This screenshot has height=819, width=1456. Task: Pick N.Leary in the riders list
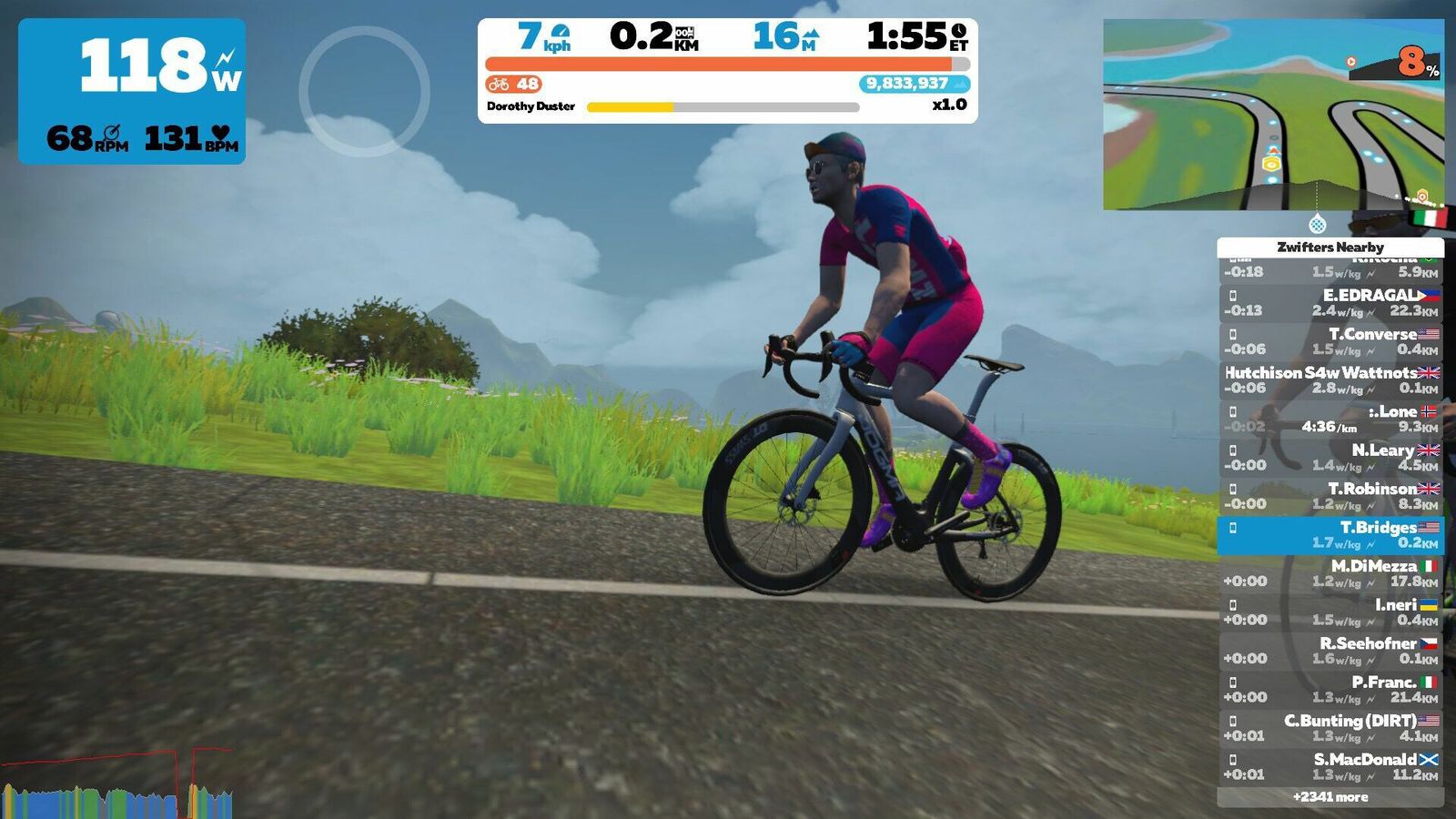click(1330, 458)
